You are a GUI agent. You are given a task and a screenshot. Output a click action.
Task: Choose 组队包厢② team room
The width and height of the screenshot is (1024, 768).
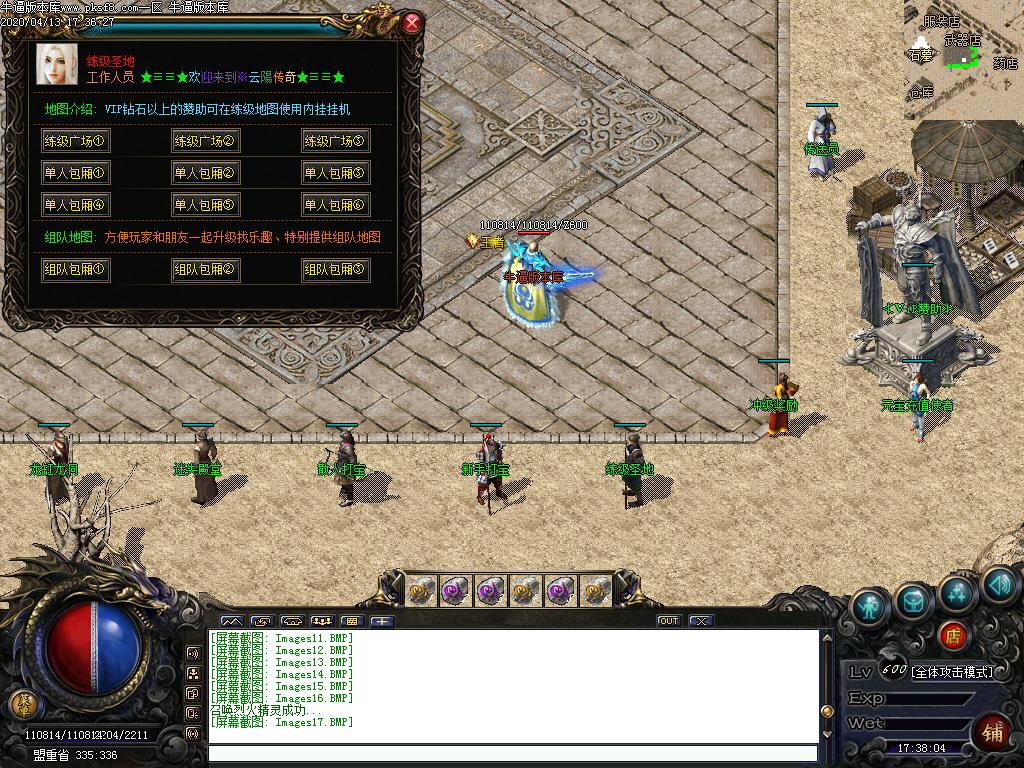point(205,270)
